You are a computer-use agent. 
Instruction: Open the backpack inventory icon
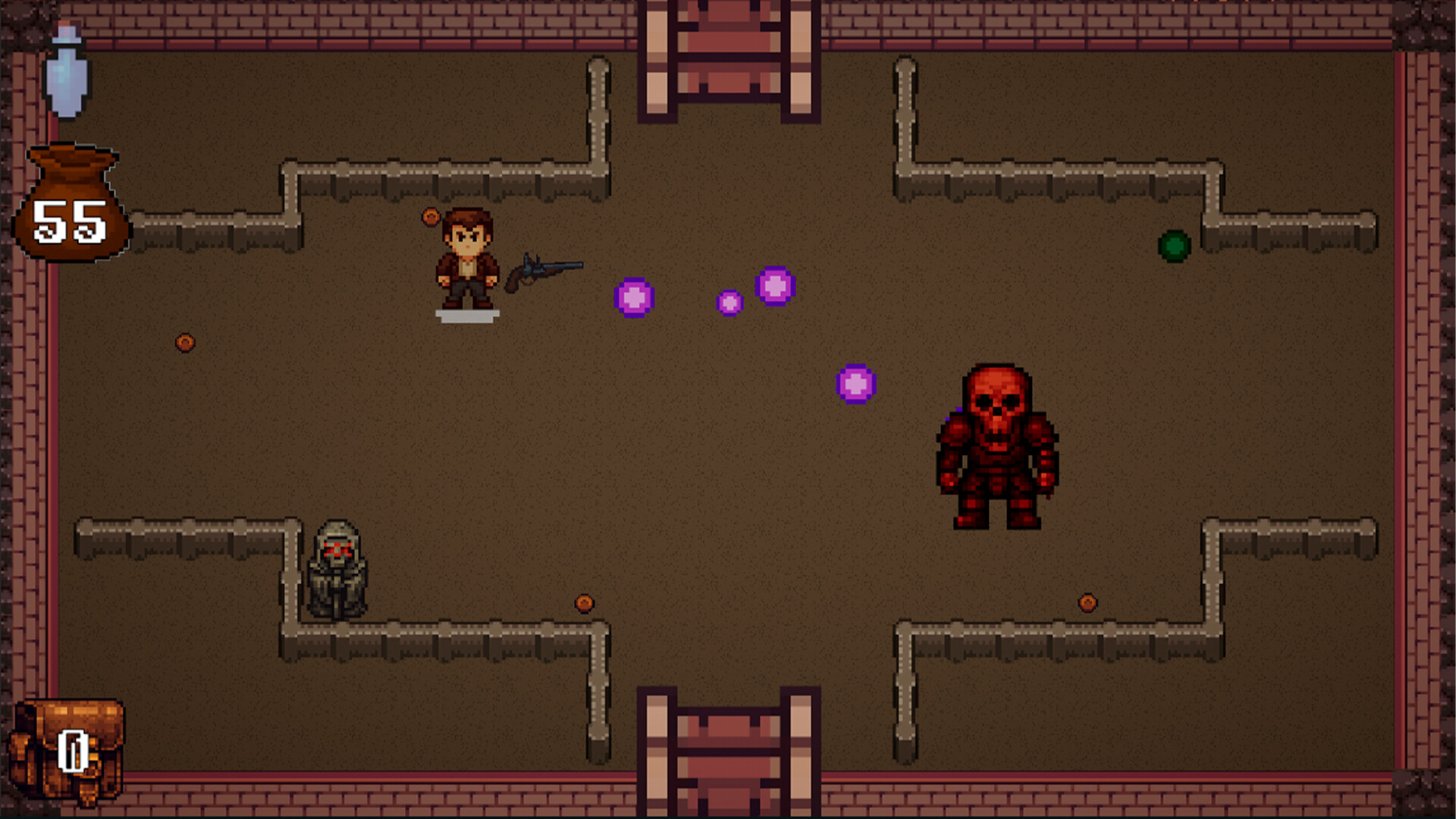pyautogui.click(x=68, y=751)
